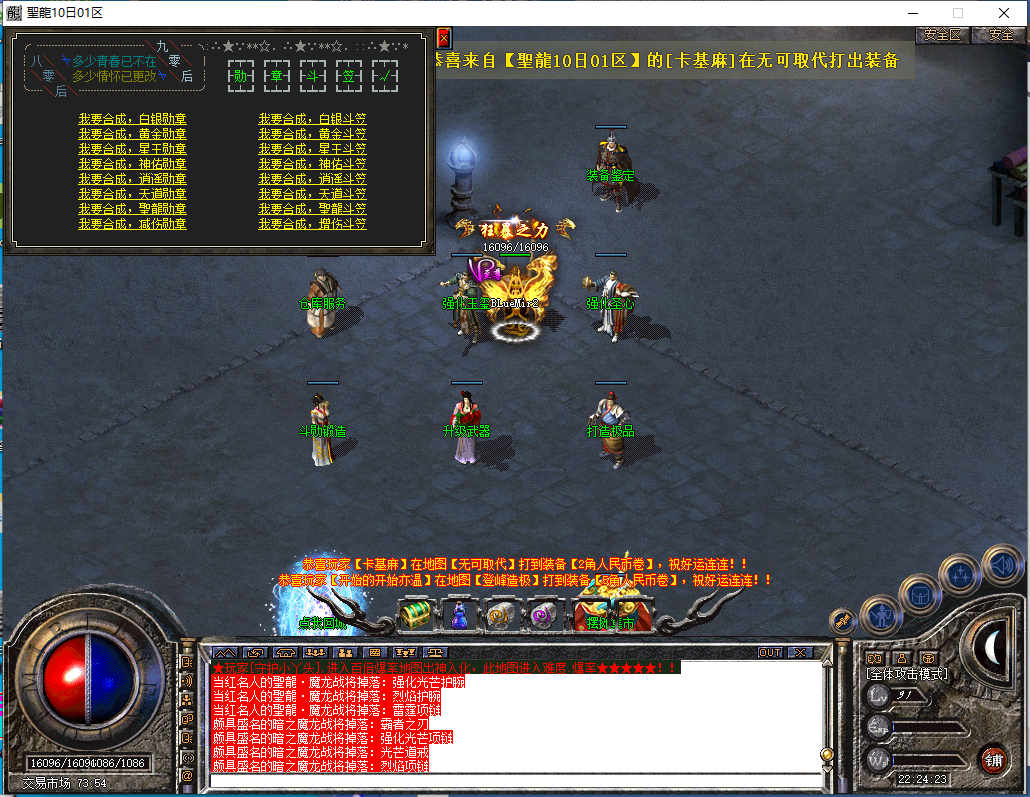The width and height of the screenshot is (1030, 797).
Task: Select 我要合成，白银斗笠 link
Action: [x=312, y=119]
